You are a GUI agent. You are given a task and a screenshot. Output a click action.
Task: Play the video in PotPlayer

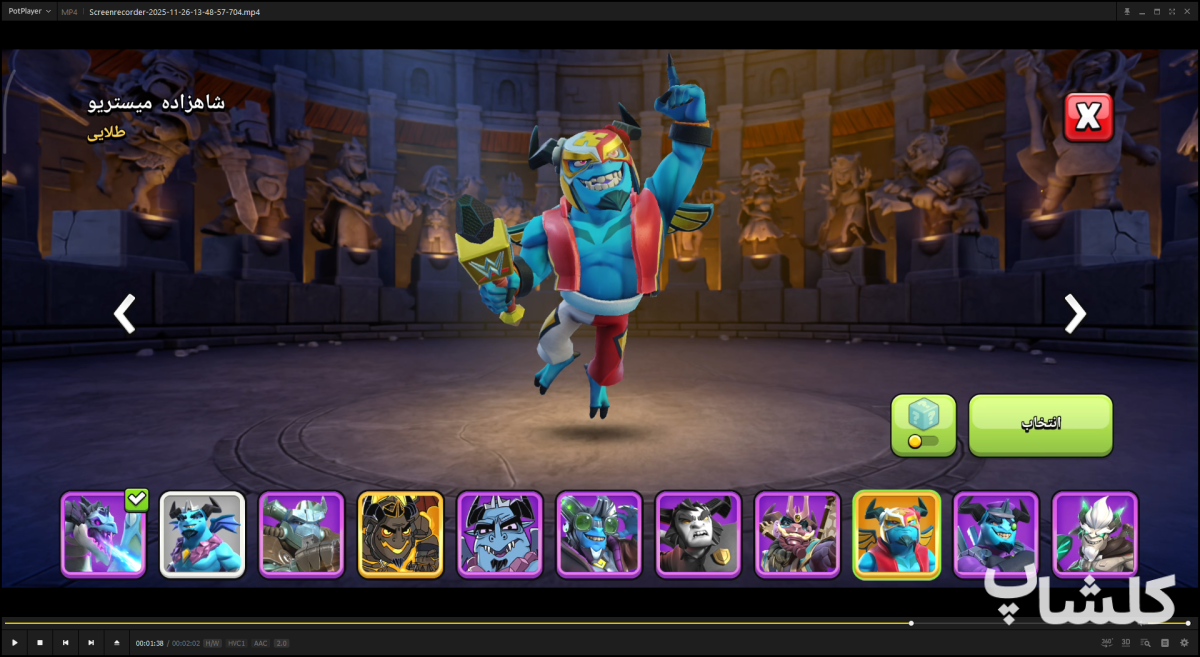coord(15,643)
